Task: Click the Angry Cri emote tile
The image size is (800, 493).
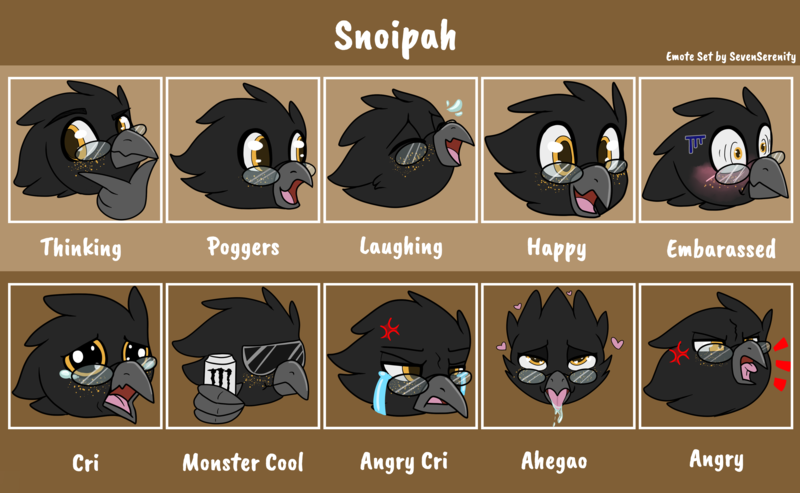Action: pos(400,357)
